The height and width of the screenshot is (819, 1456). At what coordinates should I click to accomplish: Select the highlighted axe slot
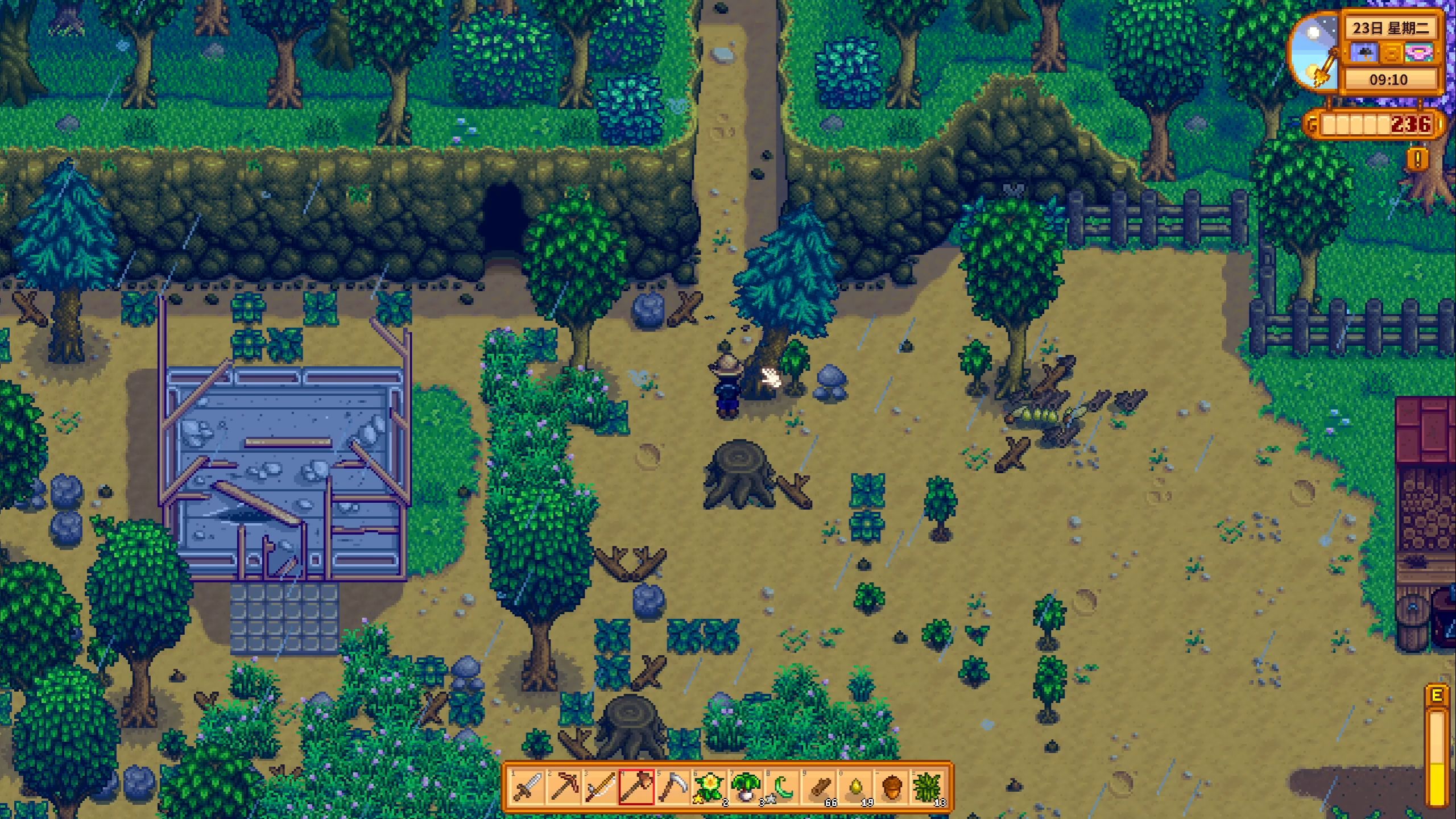636,788
